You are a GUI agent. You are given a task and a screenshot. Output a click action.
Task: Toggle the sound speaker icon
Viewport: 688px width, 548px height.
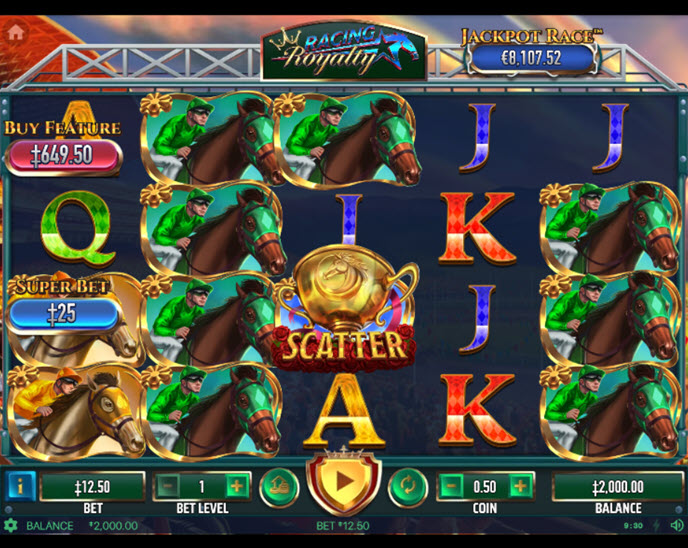[675, 525]
